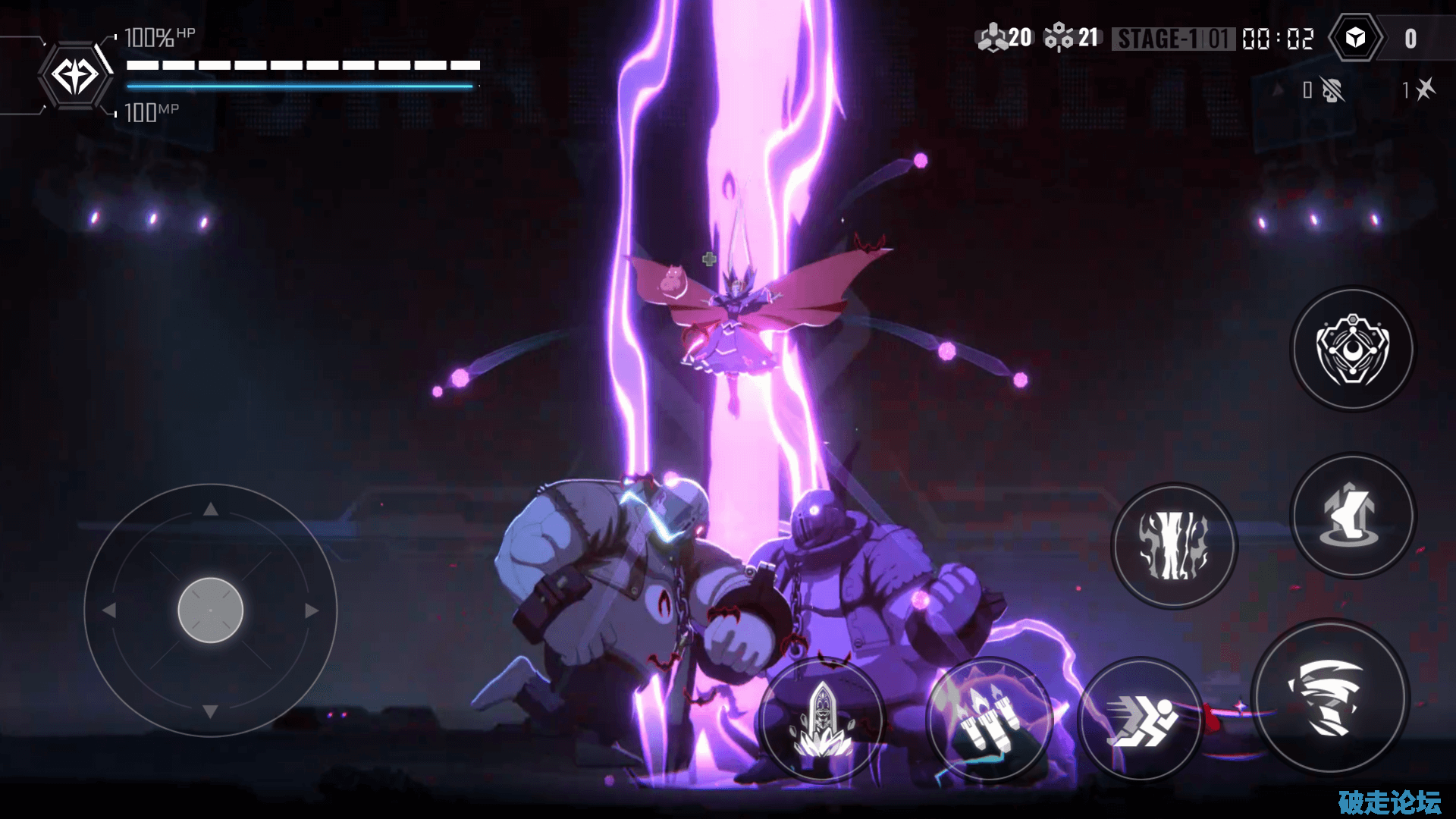The width and height of the screenshot is (1456, 819).
Task: Dash with the running figure button
Action: (1140, 719)
